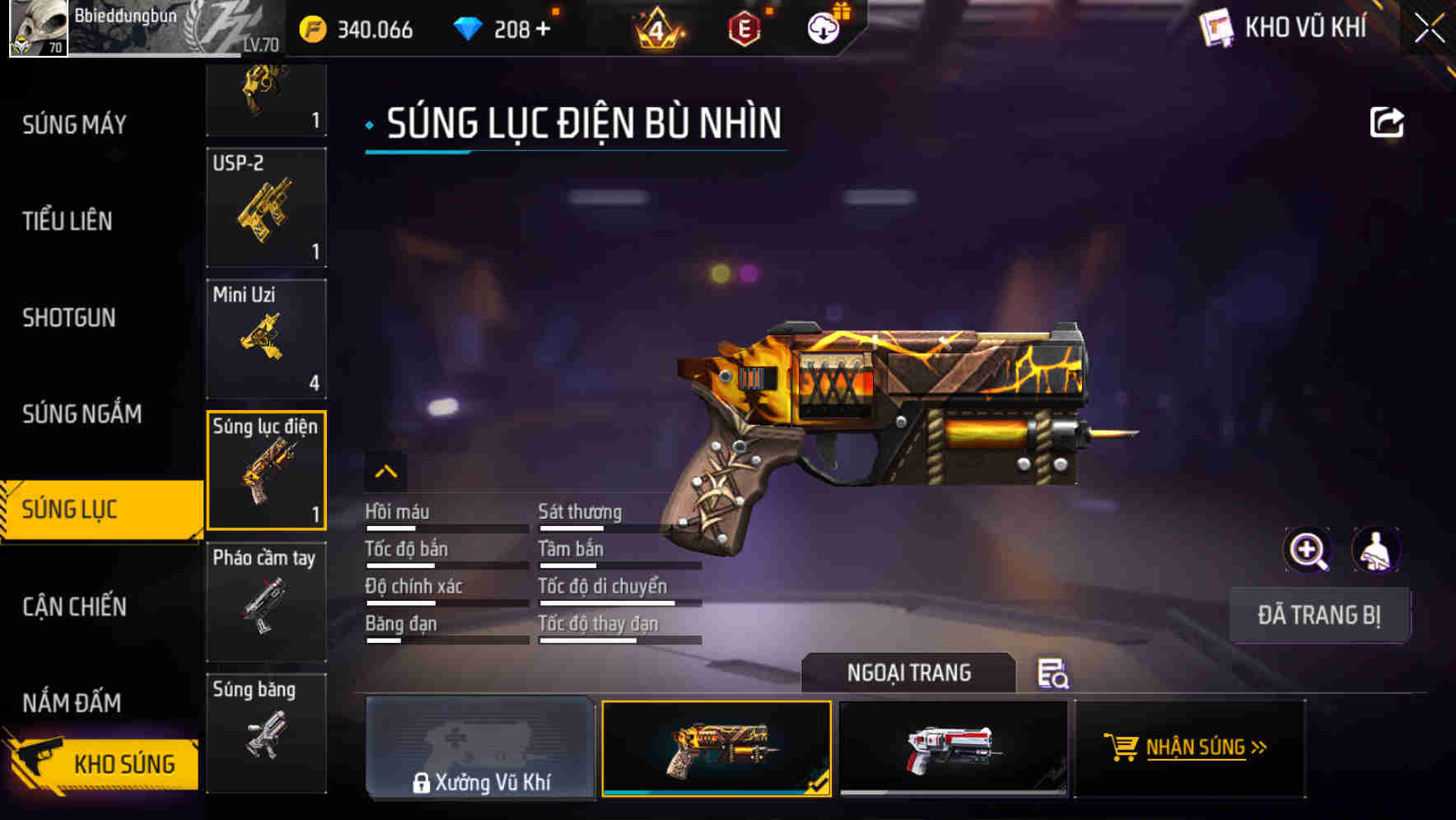Image resolution: width=1456 pixels, height=820 pixels.
Task: Click the cloud download gift icon
Action: [821, 26]
